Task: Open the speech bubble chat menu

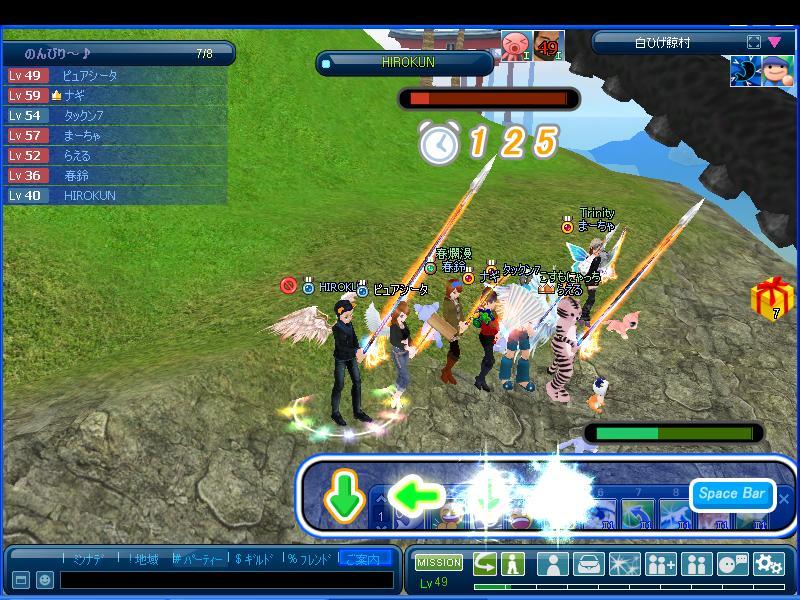Action: (732, 564)
